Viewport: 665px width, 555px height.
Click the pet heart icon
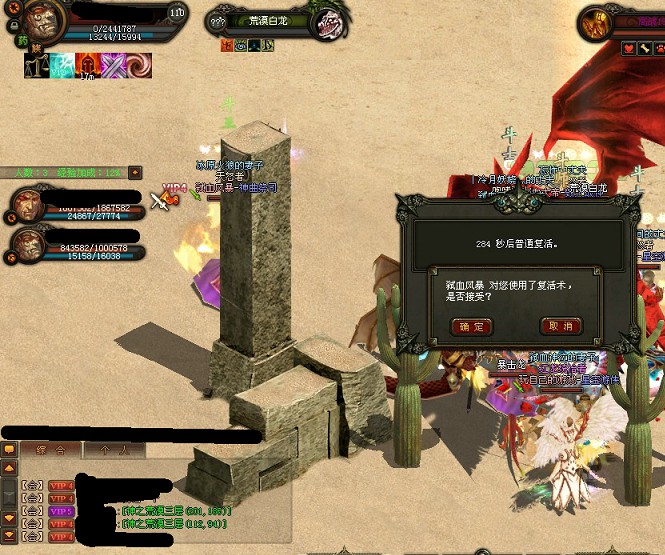click(x=630, y=47)
